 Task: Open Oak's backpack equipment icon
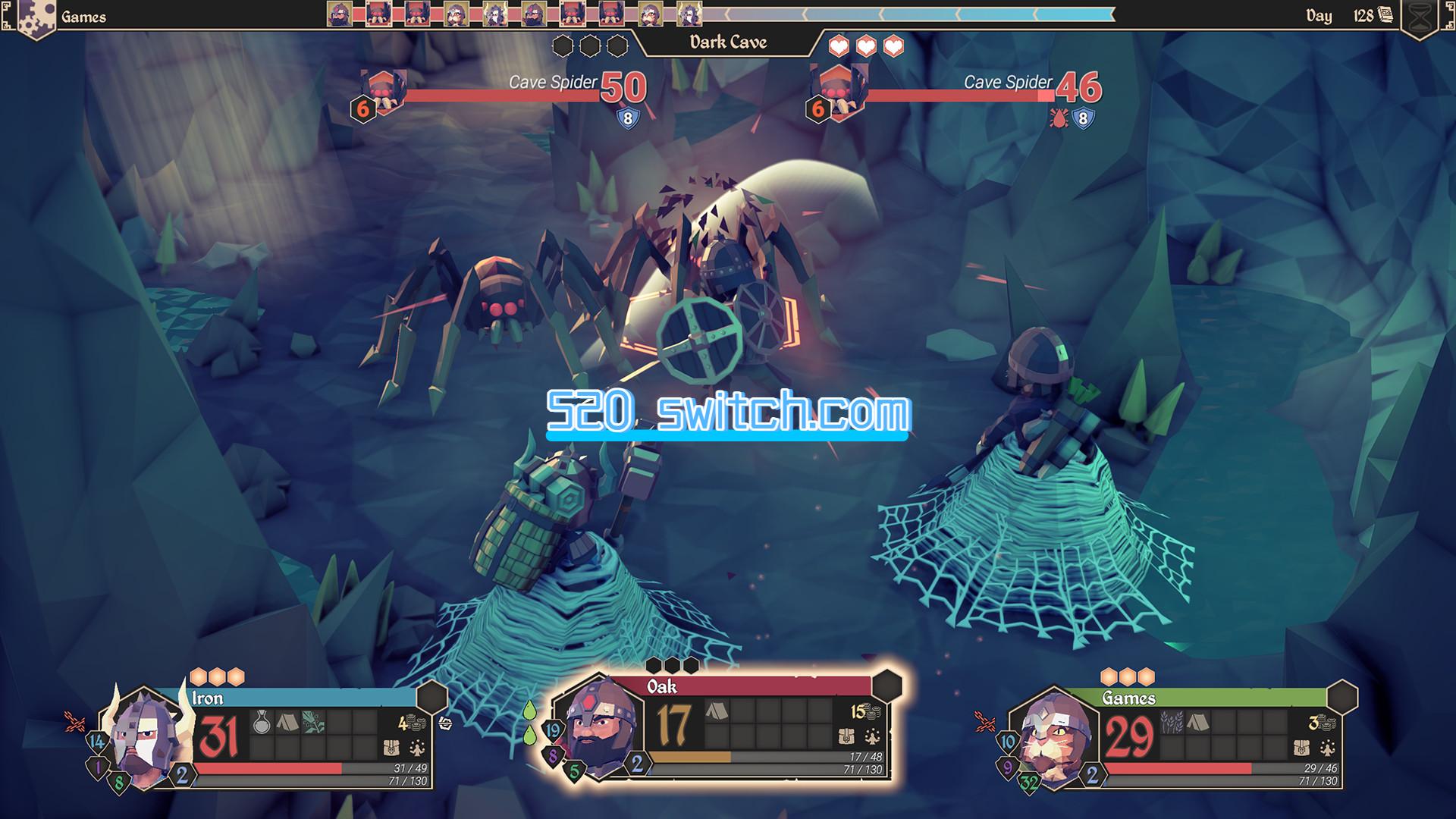point(846,736)
